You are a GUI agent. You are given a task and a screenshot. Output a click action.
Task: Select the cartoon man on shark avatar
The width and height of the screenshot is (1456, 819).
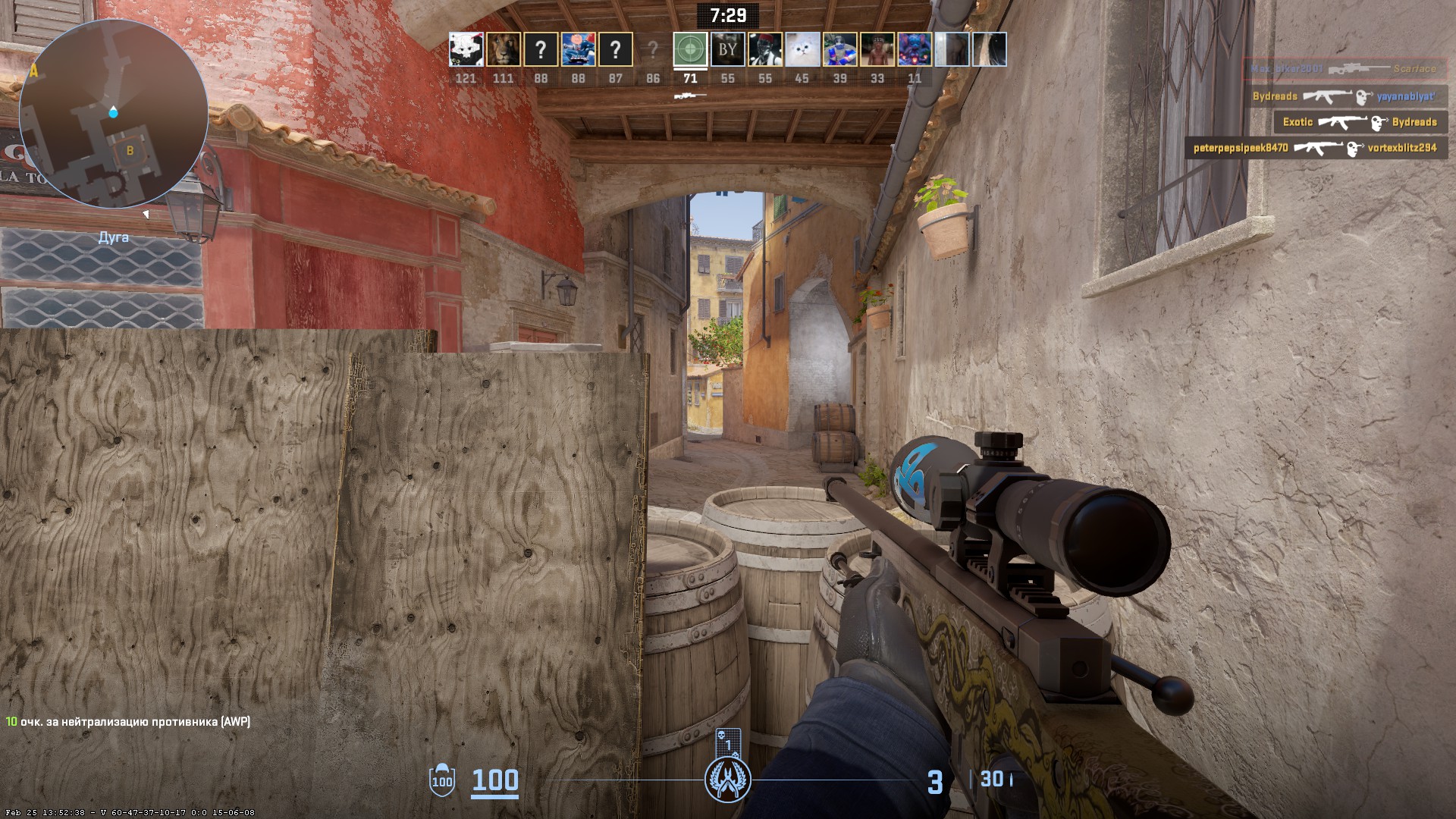pyautogui.click(x=577, y=50)
